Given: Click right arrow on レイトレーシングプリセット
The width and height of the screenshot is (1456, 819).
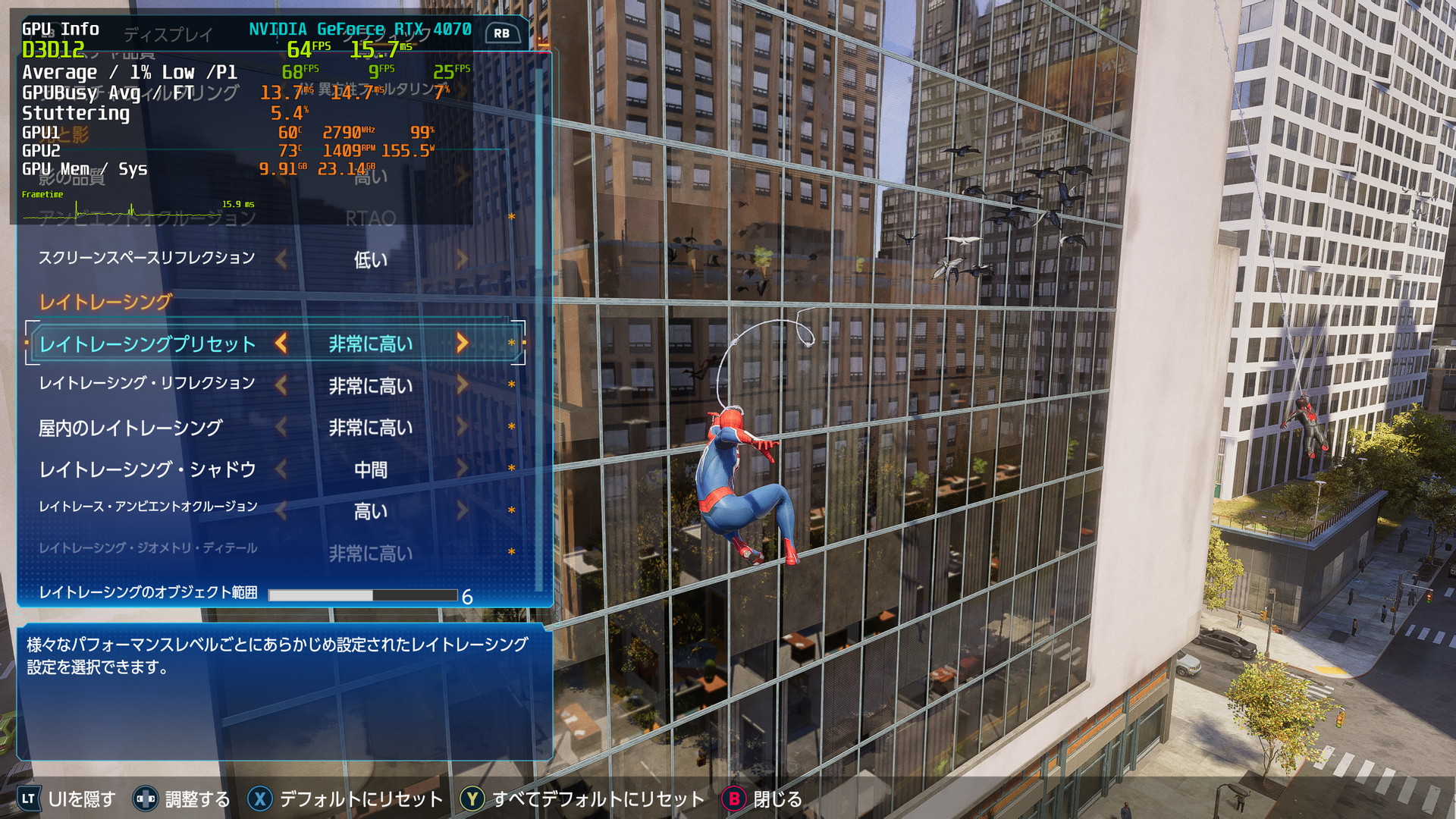Looking at the screenshot, I should 462,344.
